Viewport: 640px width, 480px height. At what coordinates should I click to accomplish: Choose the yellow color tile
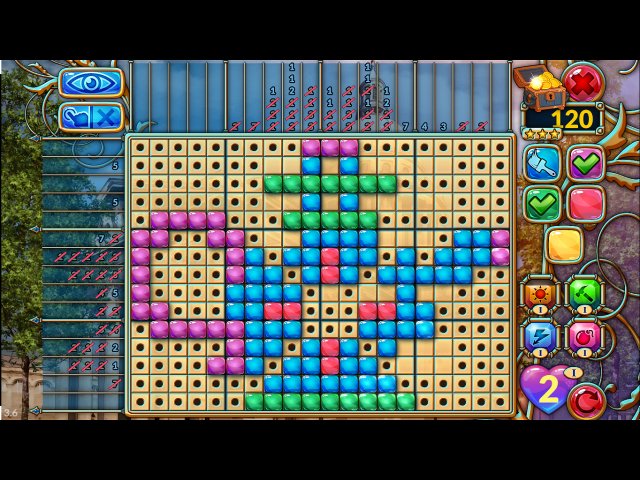click(564, 245)
